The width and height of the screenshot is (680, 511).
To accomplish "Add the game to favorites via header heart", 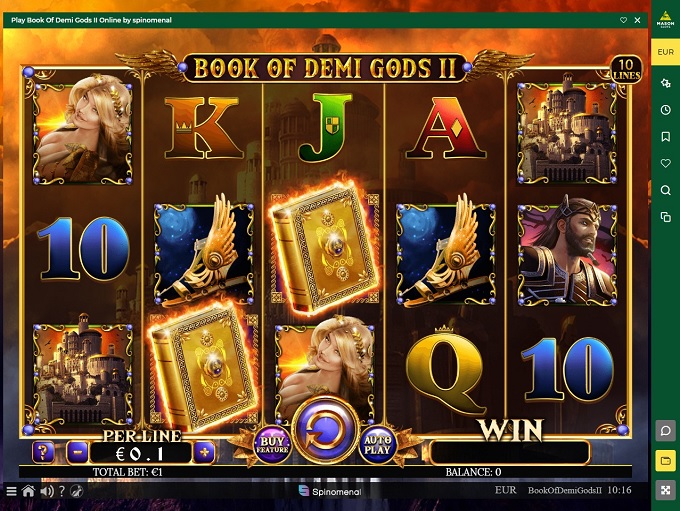I will [623, 20].
